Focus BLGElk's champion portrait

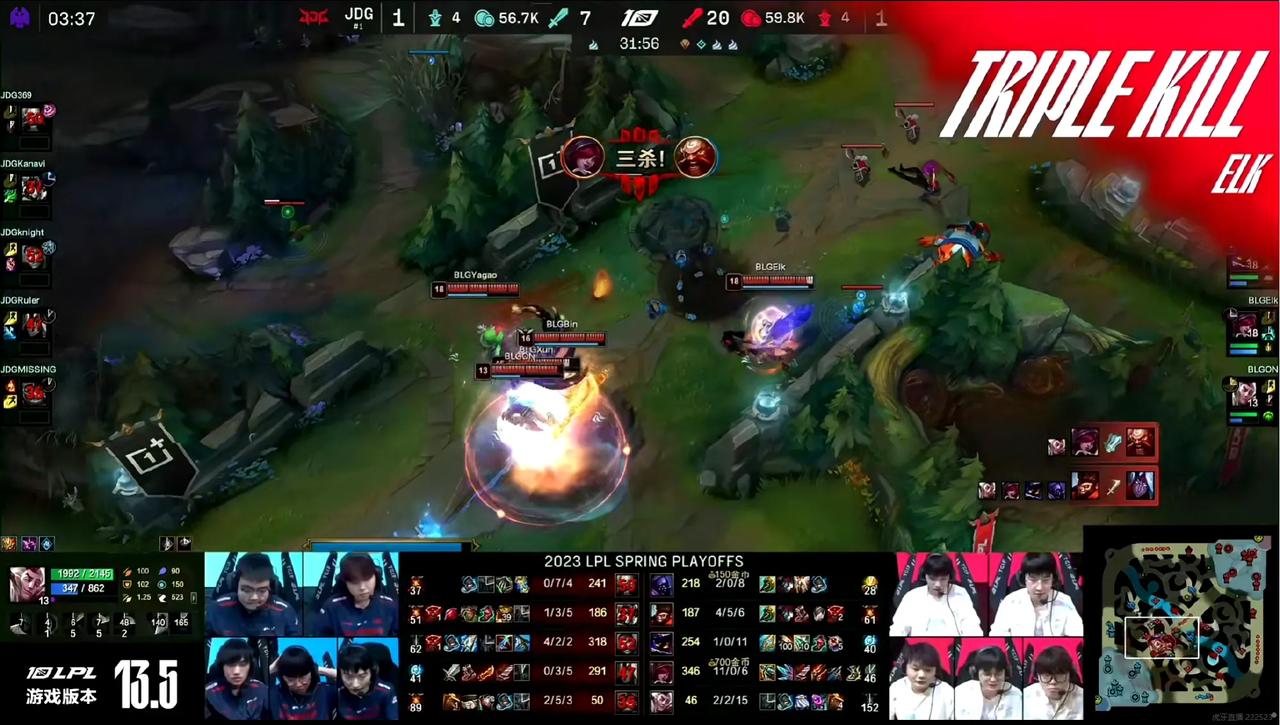coord(1244,327)
